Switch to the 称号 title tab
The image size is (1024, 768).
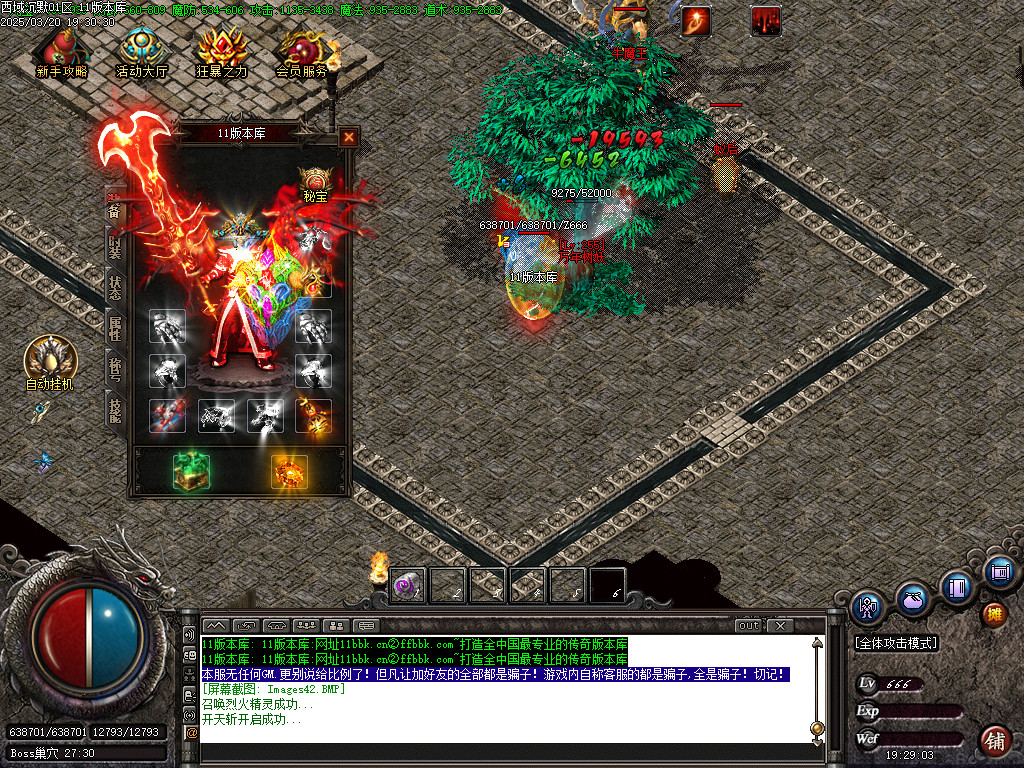(x=115, y=367)
